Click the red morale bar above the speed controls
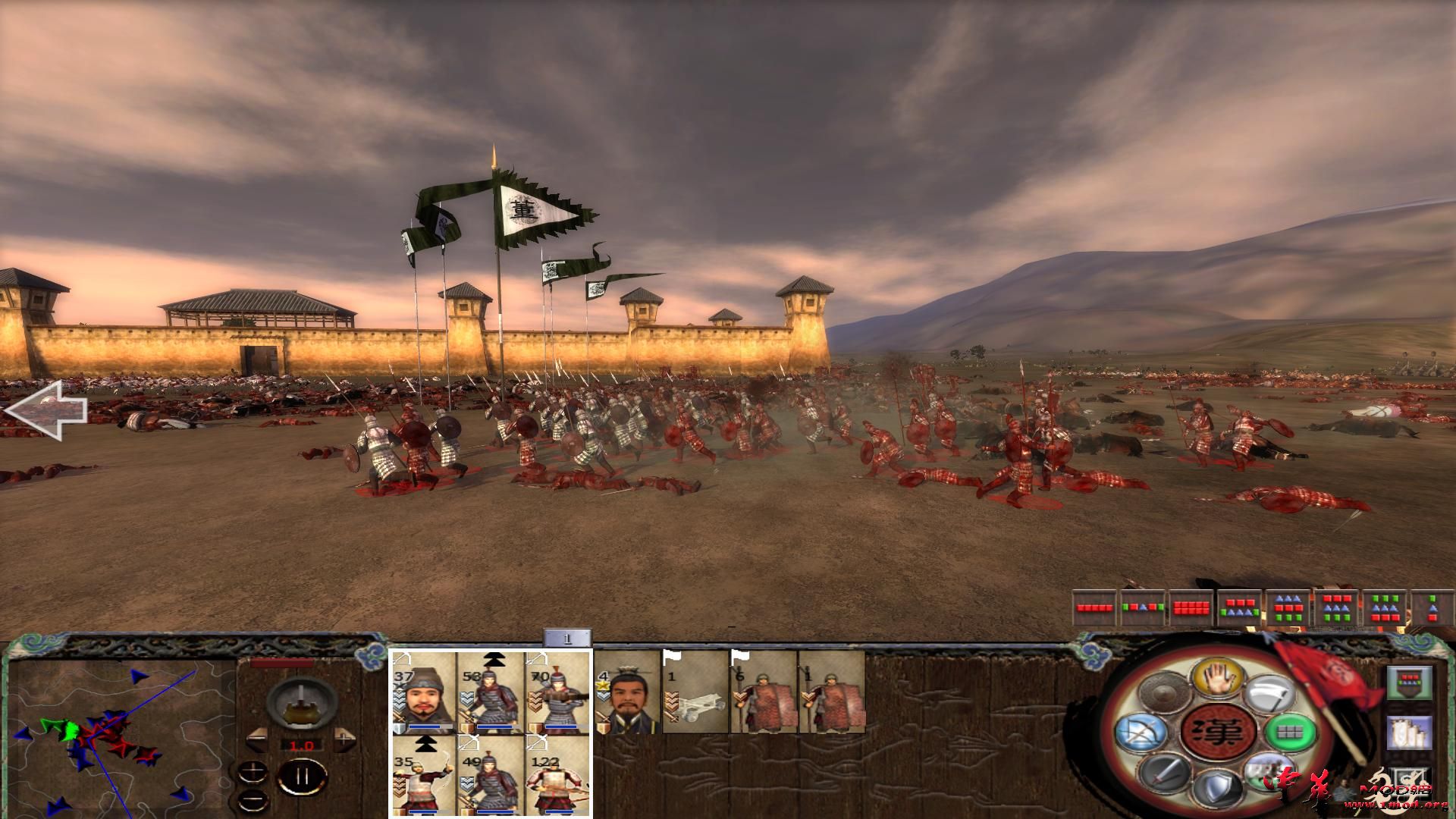Image resolution: width=1456 pixels, height=819 pixels. tap(283, 663)
